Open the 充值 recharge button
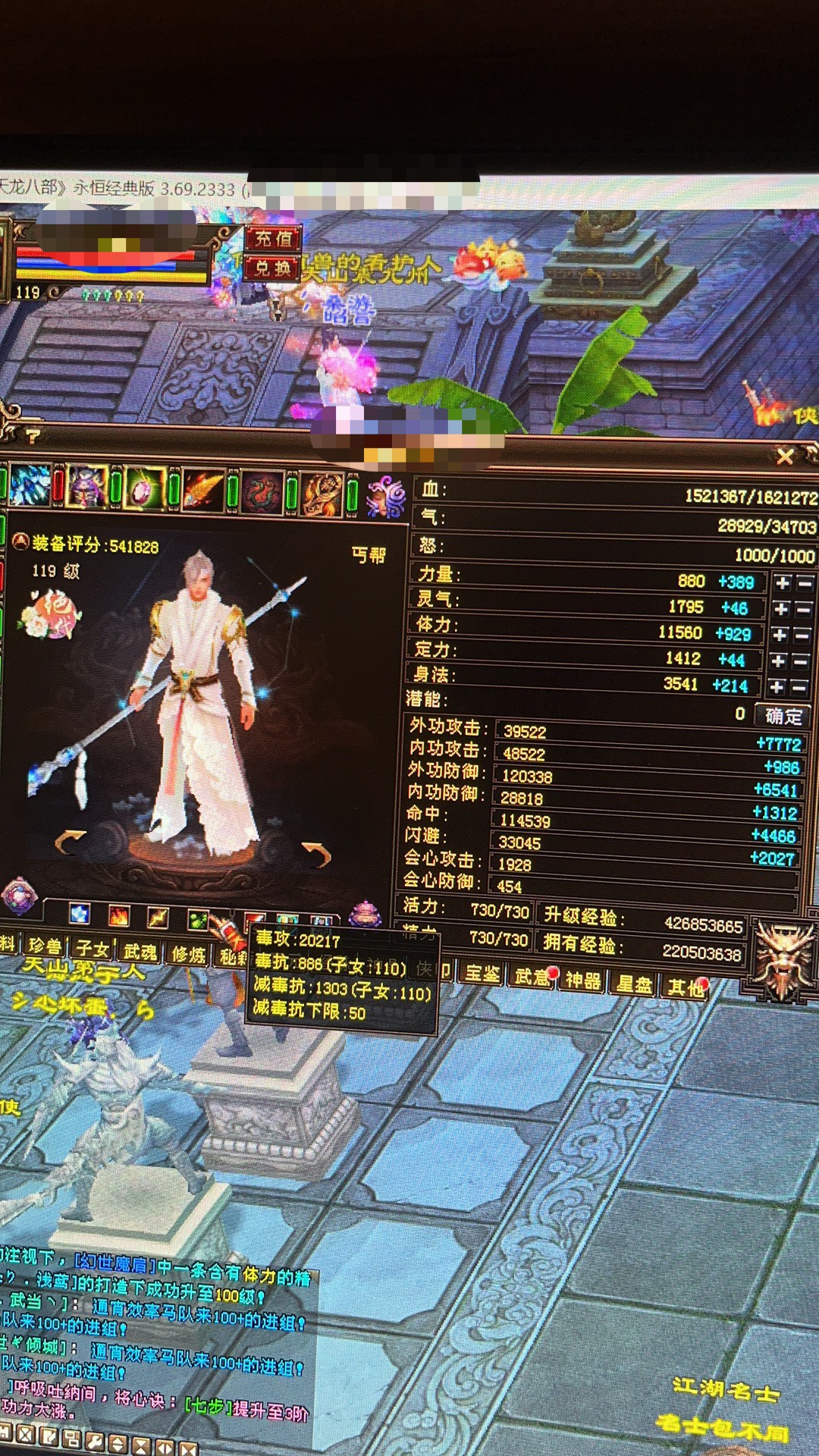 (x=272, y=239)
